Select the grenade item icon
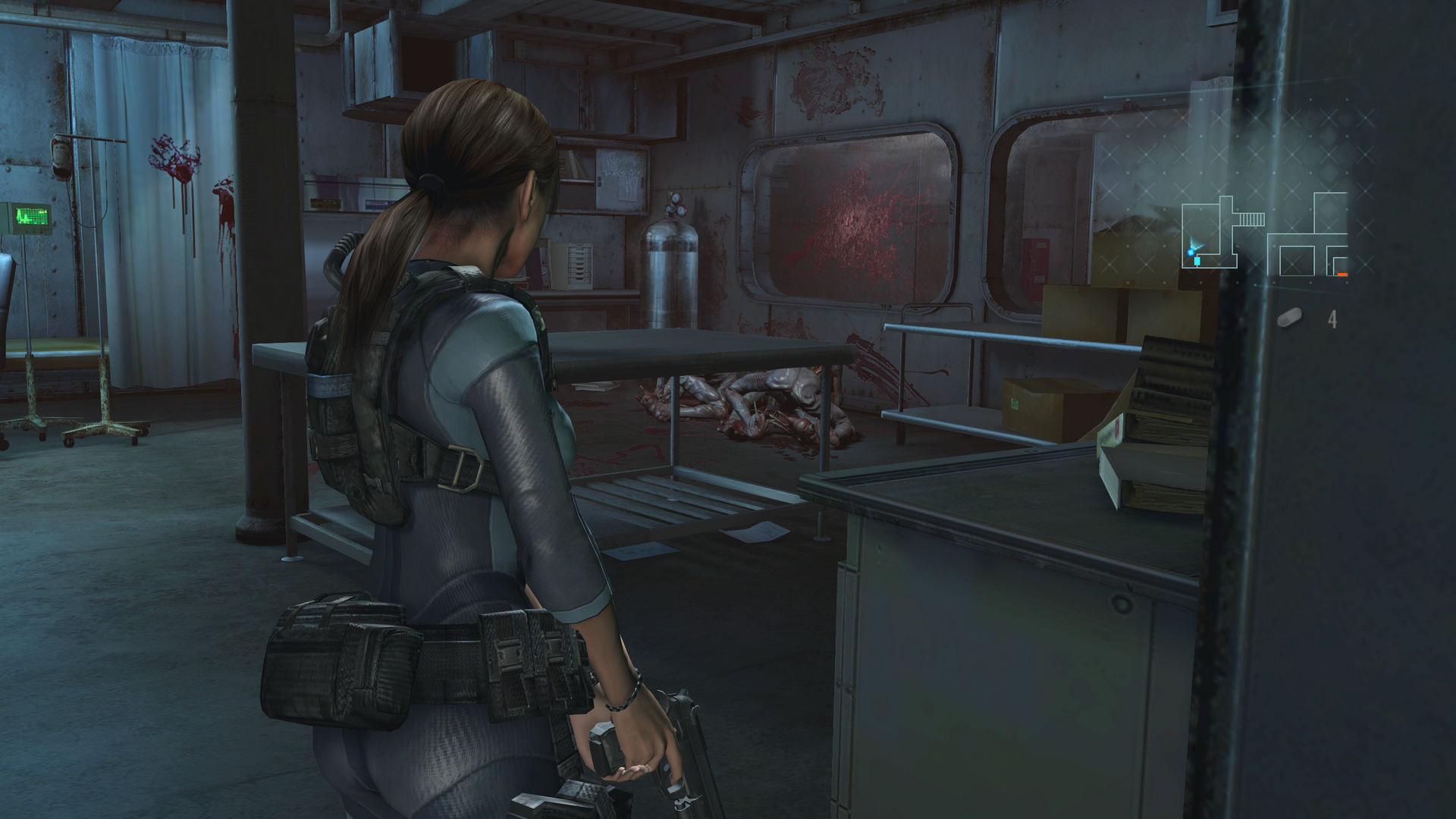 1289,318
